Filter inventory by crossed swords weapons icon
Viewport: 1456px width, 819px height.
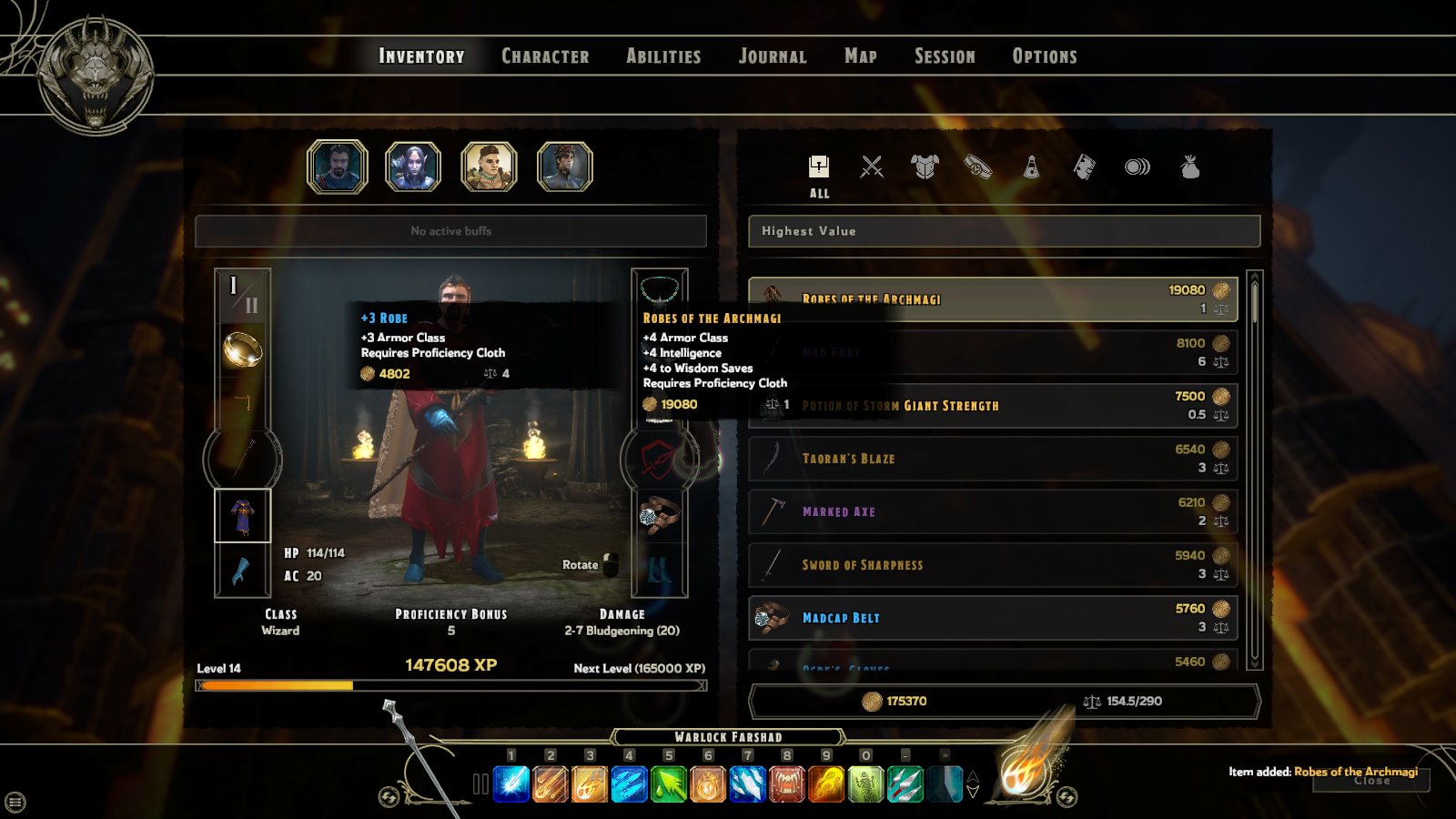pos(872,167)
